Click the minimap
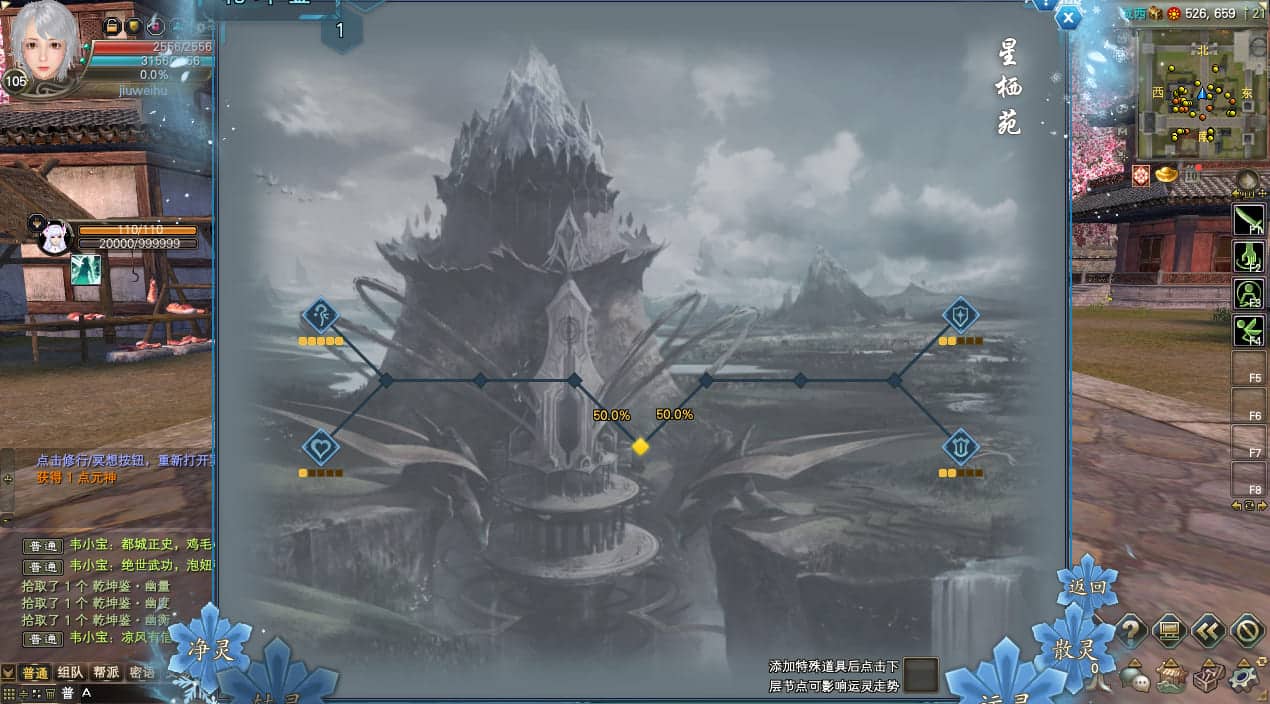1270x704 pixels. pyautogui.click(x=1200, y=93)
